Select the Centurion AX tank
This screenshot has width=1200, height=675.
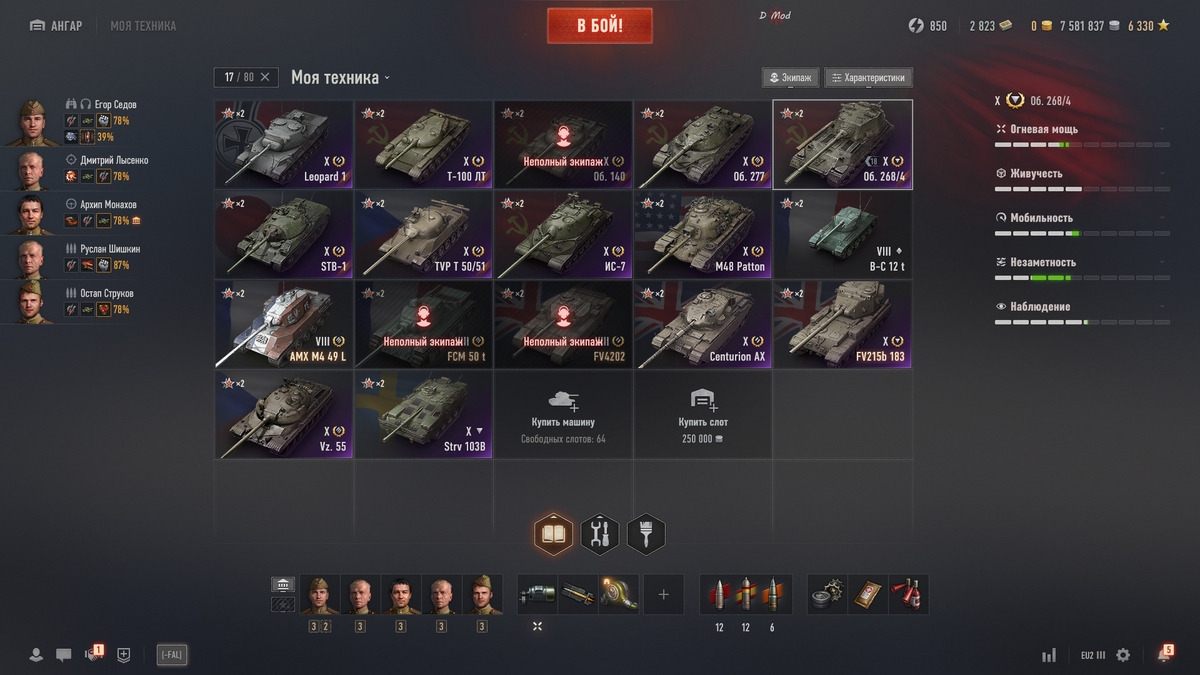tap(703, 325)
